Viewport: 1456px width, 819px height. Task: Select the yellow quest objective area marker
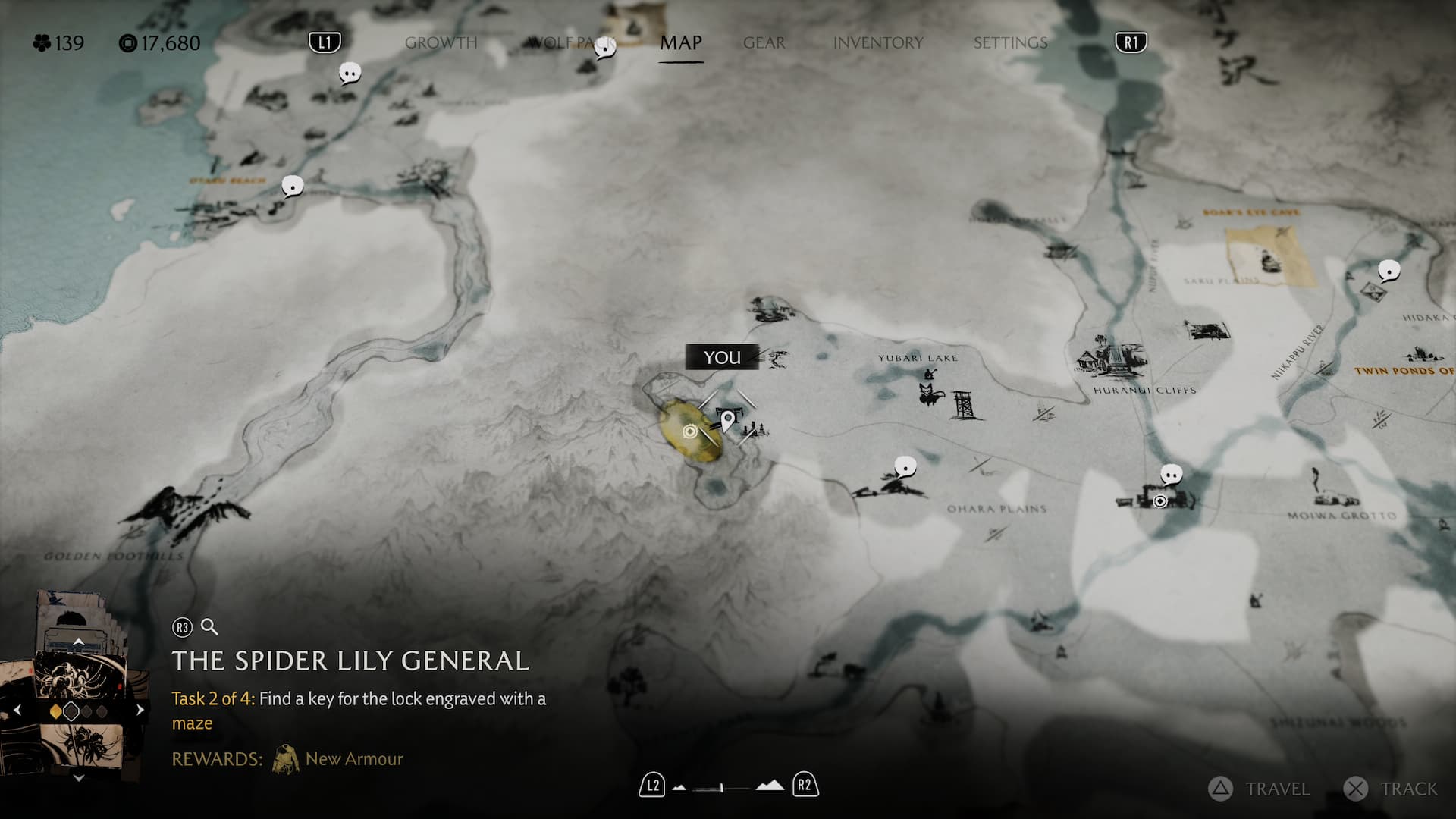tap(690, 432)
